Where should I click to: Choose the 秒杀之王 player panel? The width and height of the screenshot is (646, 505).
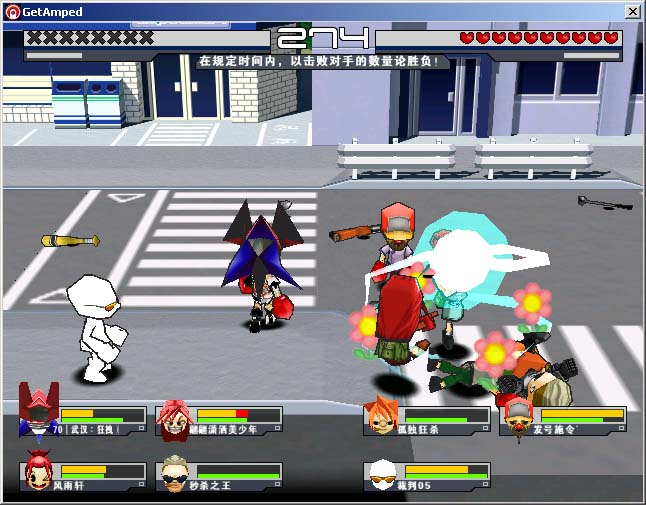click(x=219, y=476)
